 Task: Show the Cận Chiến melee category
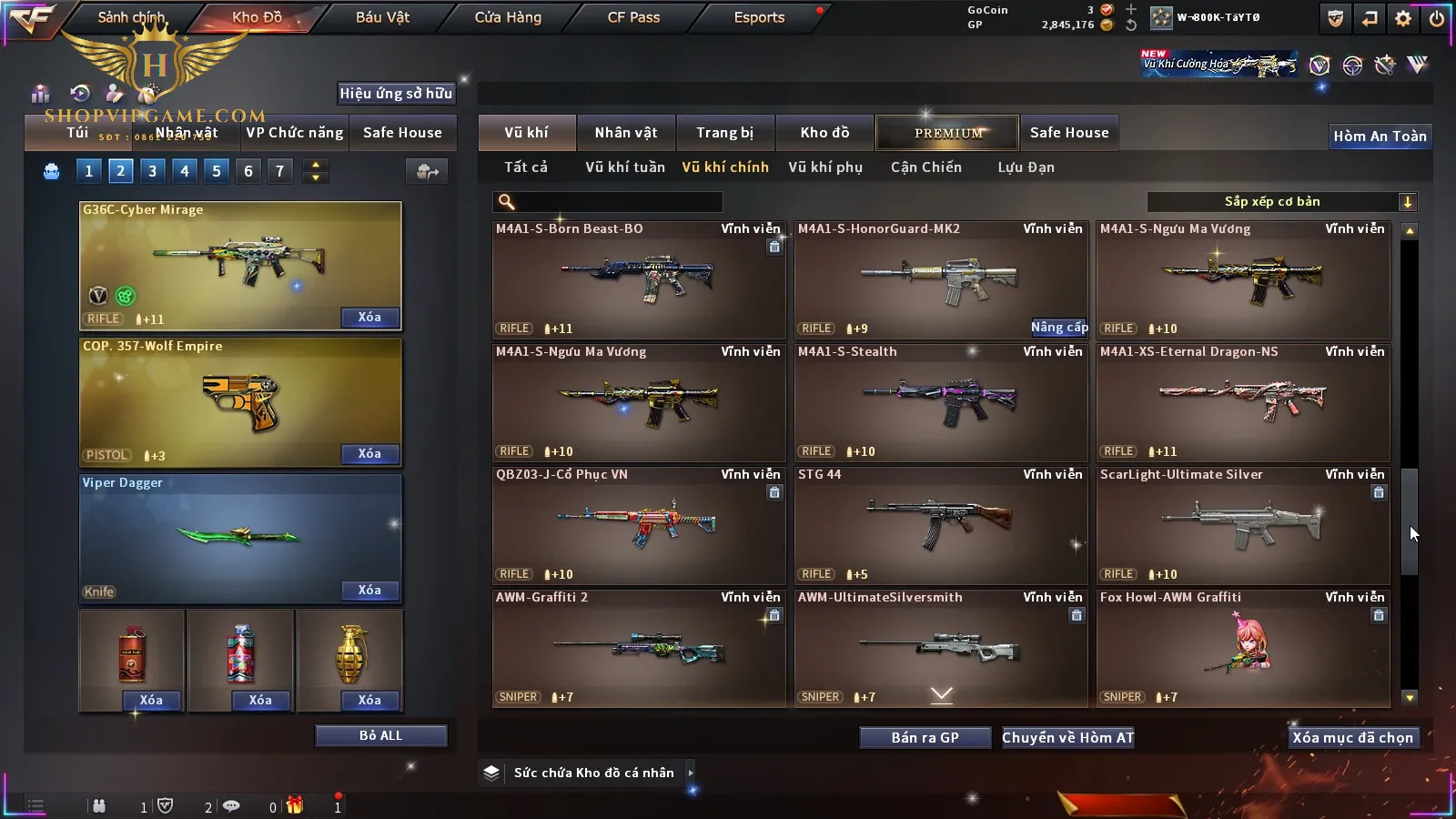coord(925,167)
